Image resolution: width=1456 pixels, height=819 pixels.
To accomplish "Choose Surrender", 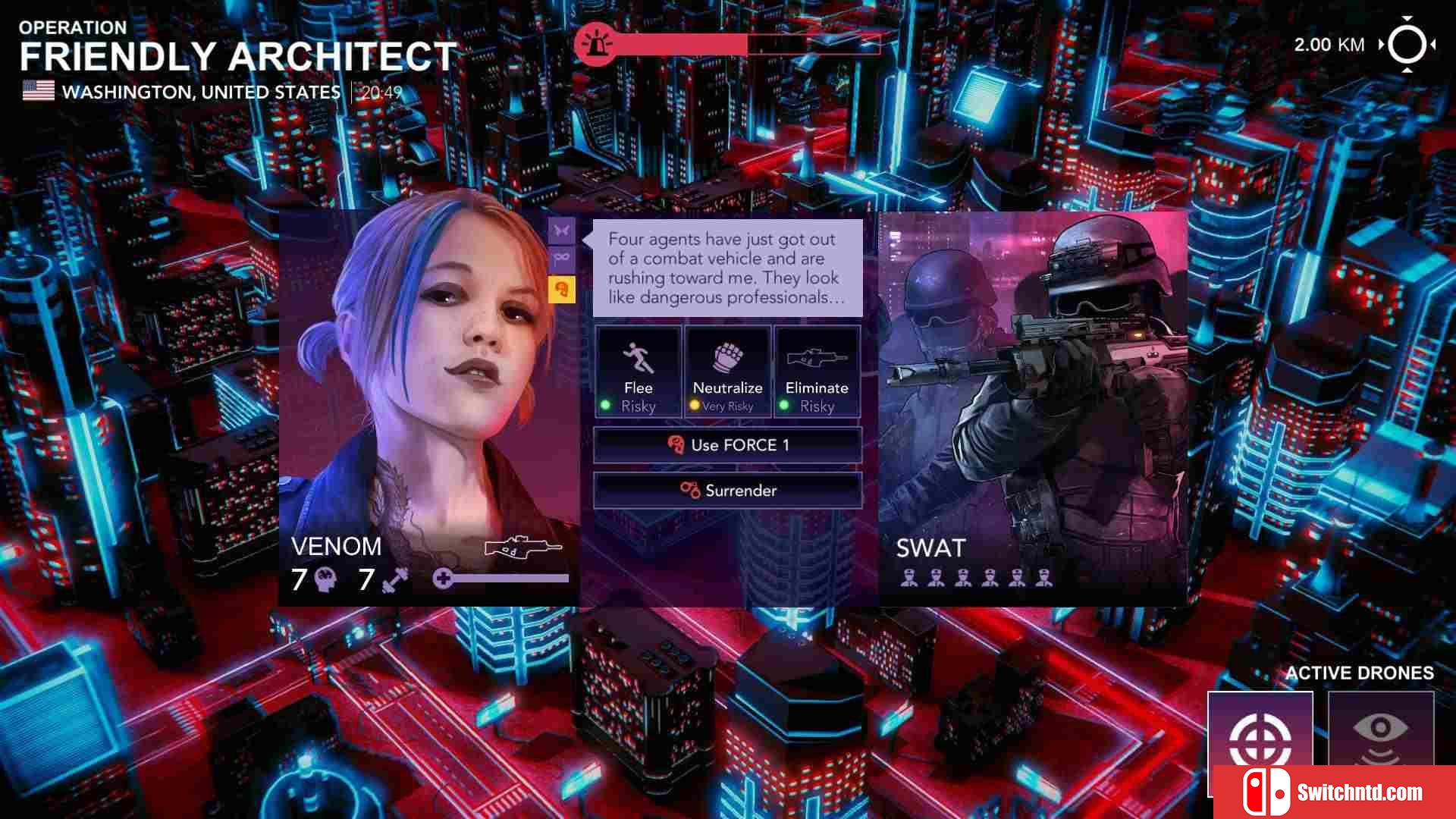I will click(x=727, y=491).
